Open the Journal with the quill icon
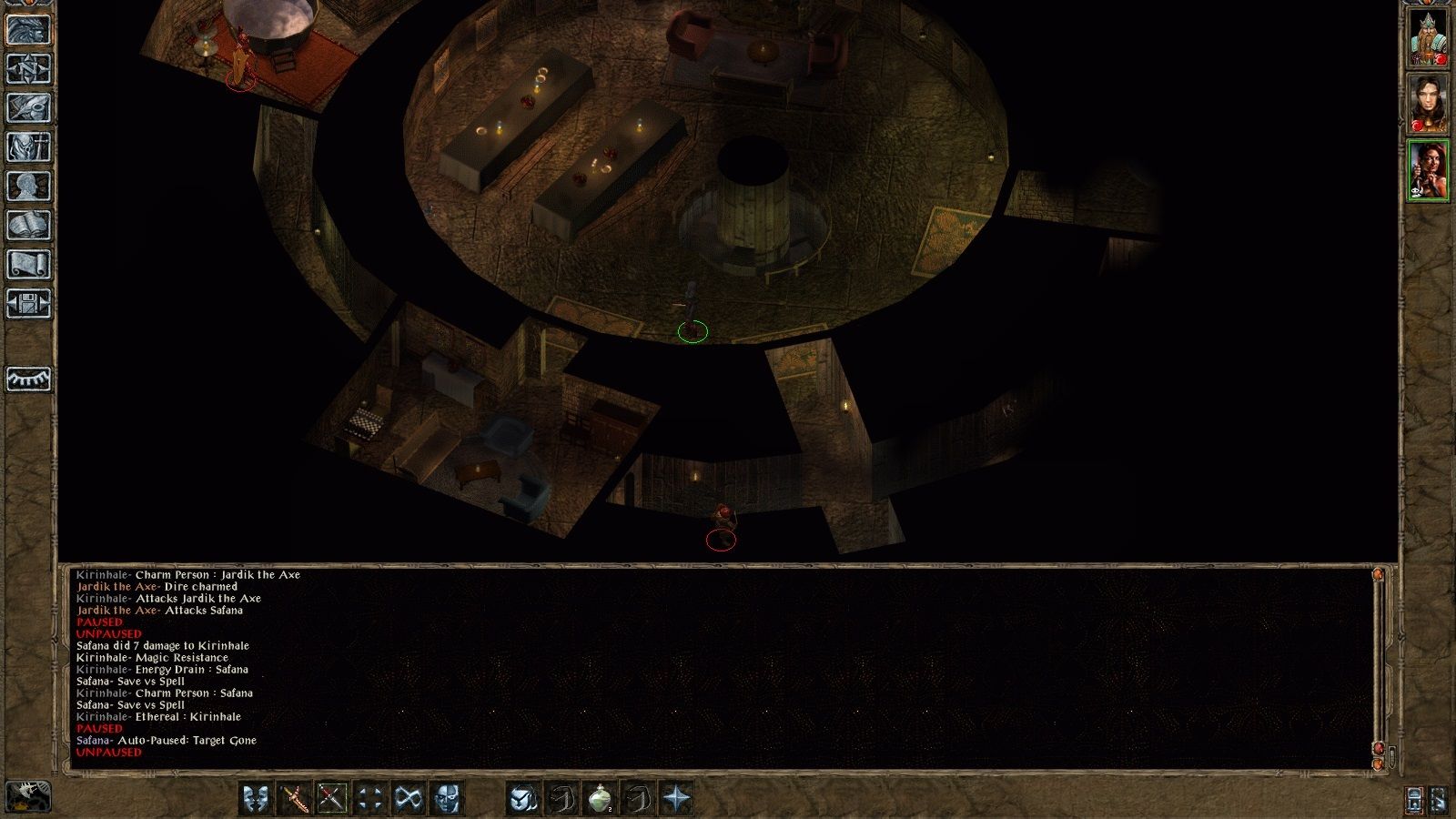The image size is (1456, 819). (x=27, y=107)
